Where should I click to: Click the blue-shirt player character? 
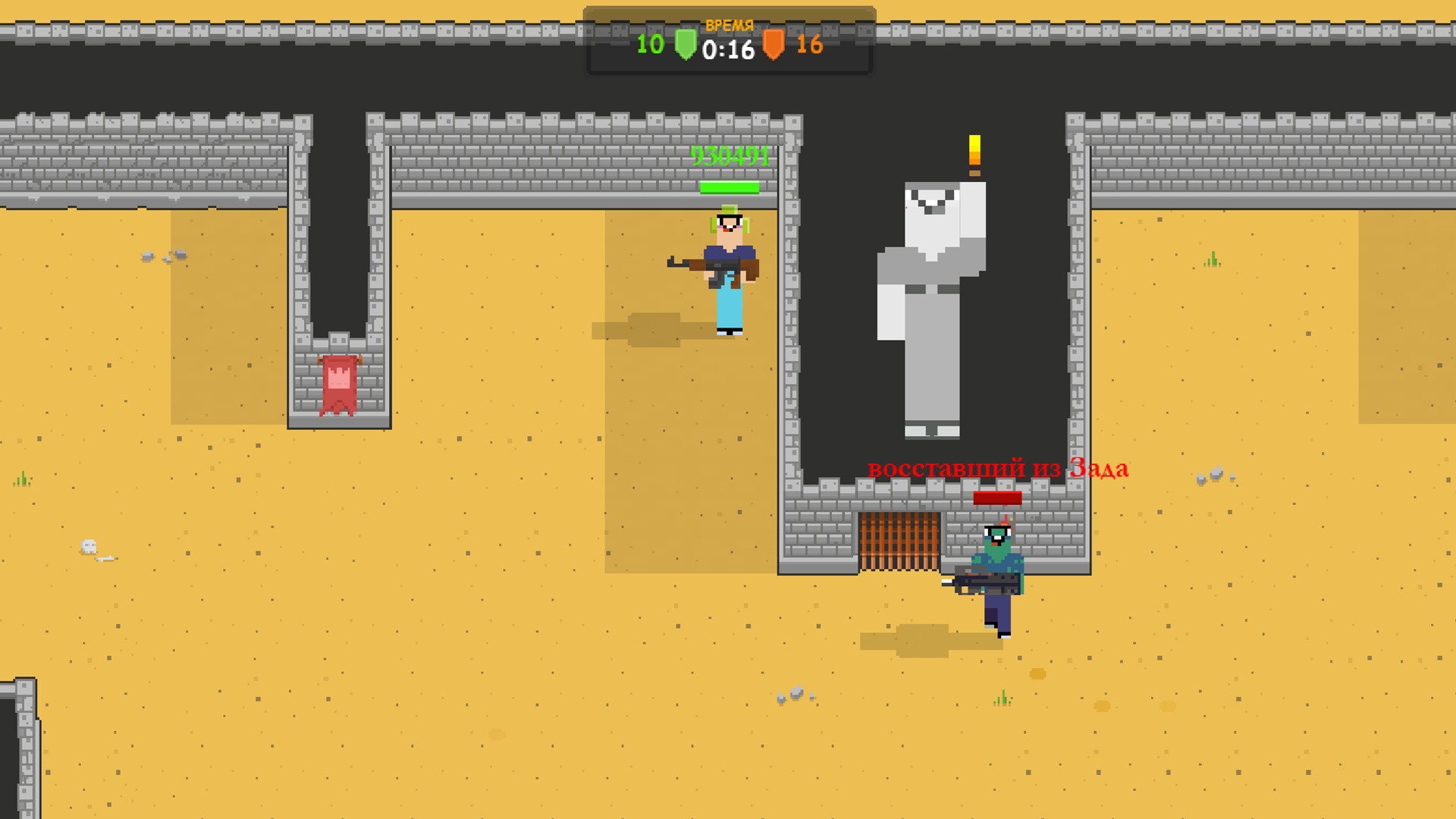(728, 269)
